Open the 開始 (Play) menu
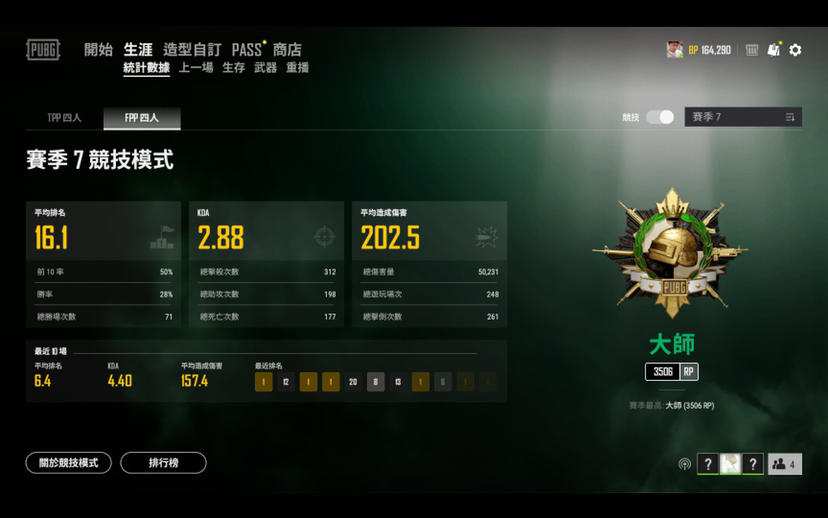Viewport: 828px width, 518px height. tap(98, 50)
